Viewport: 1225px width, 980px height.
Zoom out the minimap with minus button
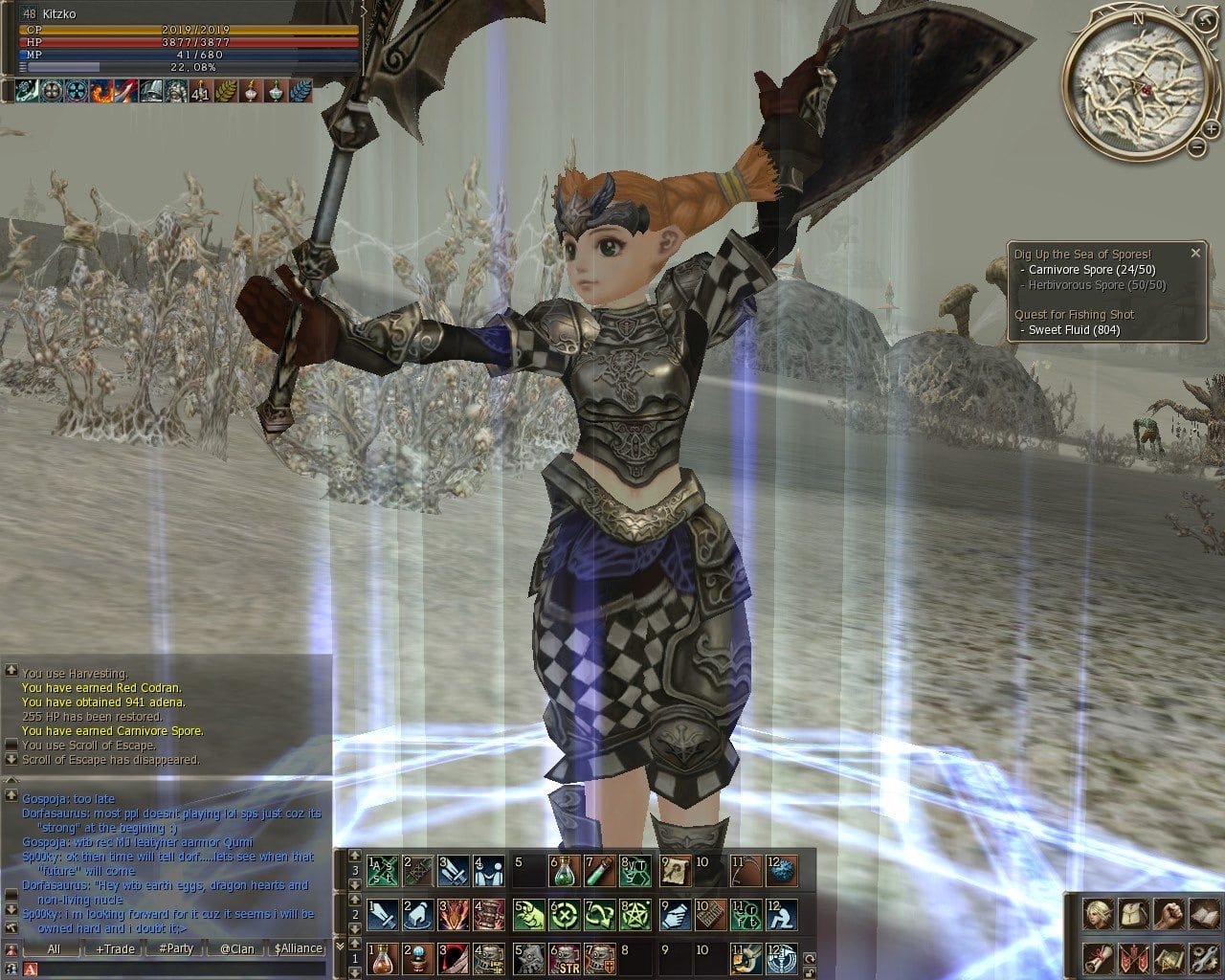coord(1196,147)
